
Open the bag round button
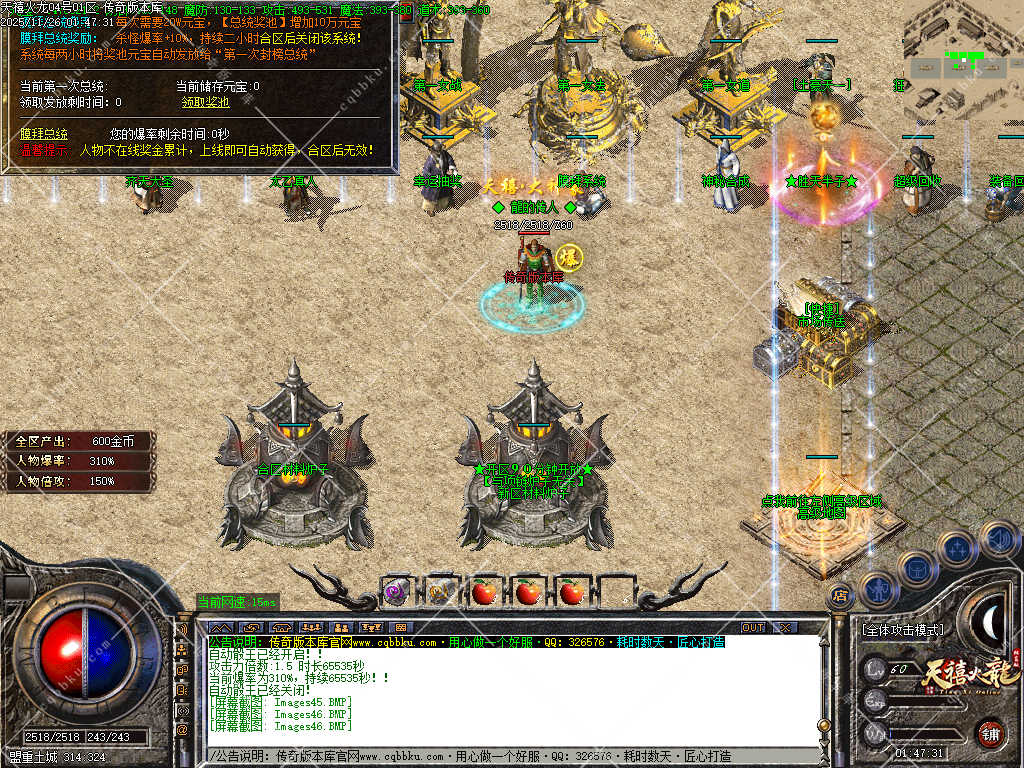coord(916,568)
